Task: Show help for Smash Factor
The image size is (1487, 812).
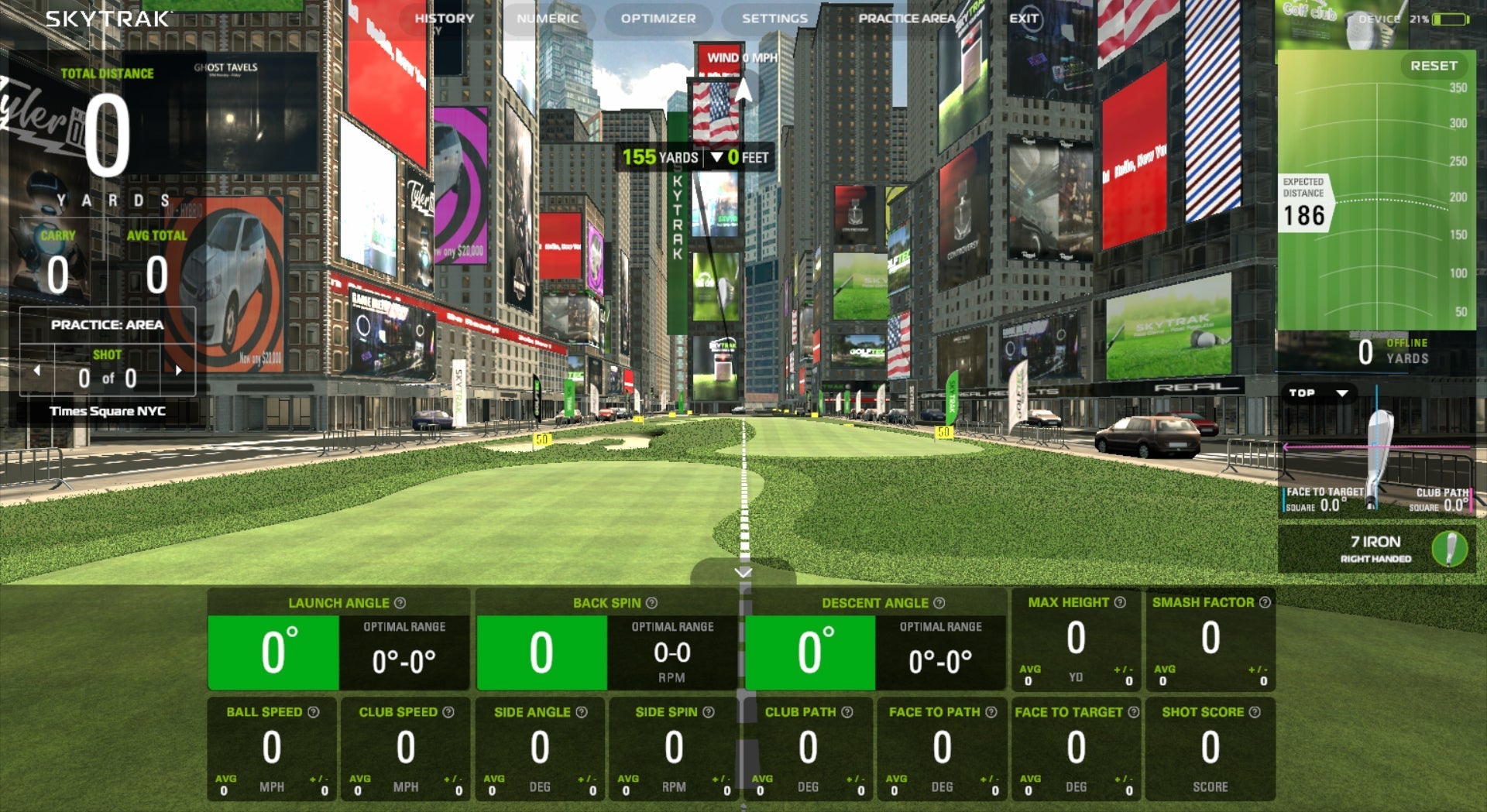Action: pyautogui.click(x=1265, y=602)
